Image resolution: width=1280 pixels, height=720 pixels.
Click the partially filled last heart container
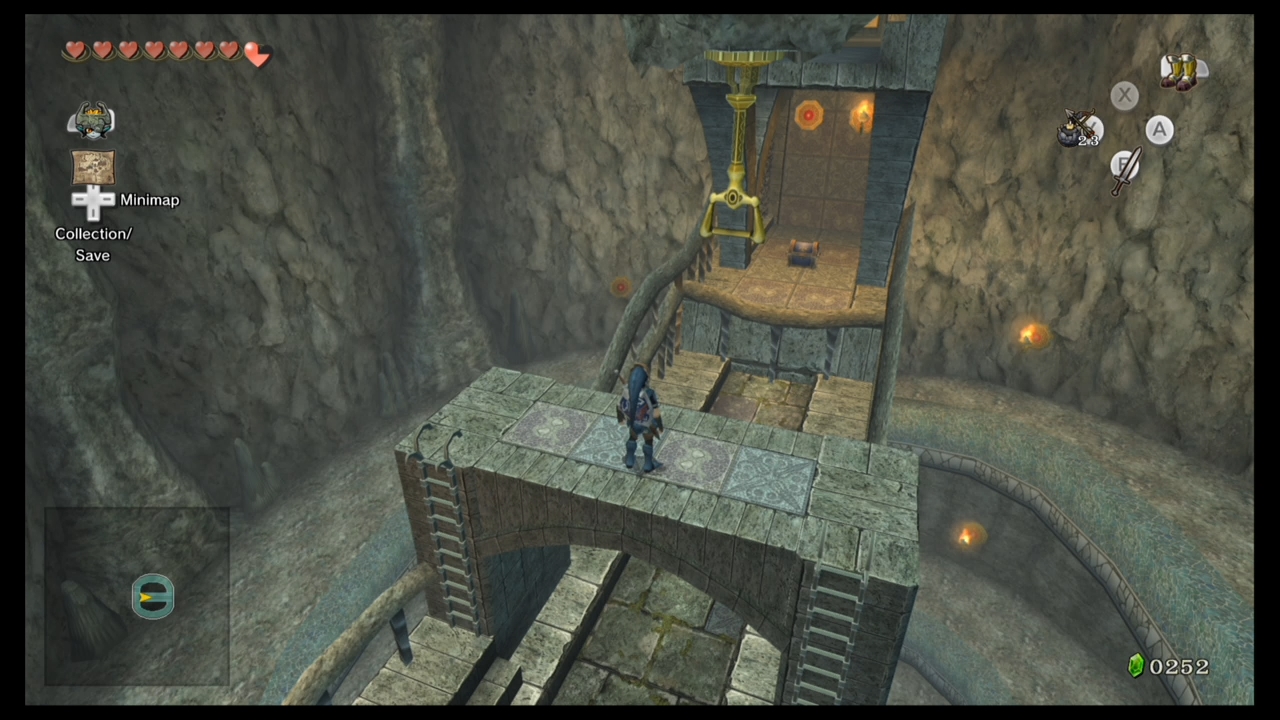coord(257,56)
